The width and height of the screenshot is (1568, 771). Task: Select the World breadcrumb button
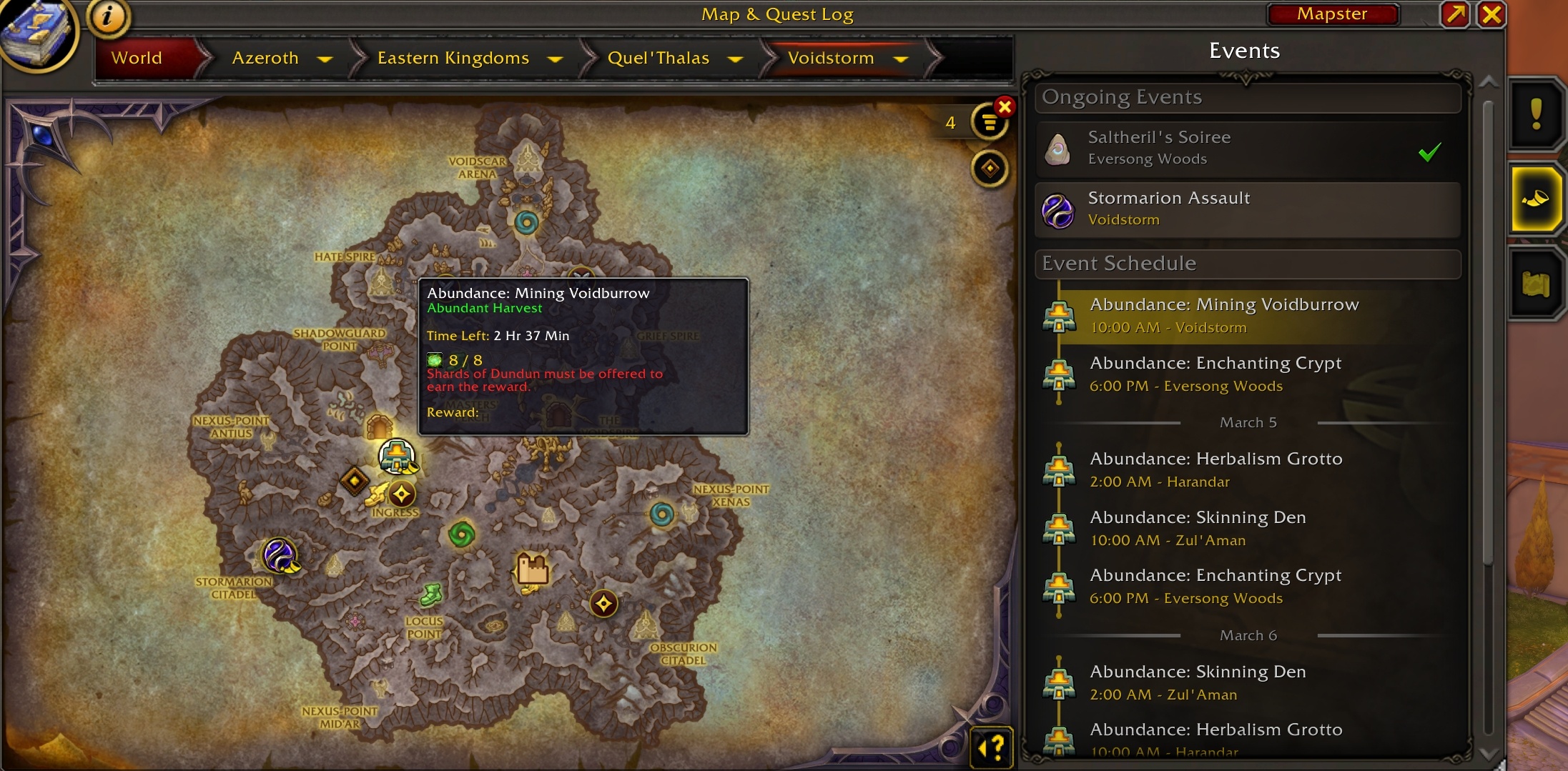[137, 58]
